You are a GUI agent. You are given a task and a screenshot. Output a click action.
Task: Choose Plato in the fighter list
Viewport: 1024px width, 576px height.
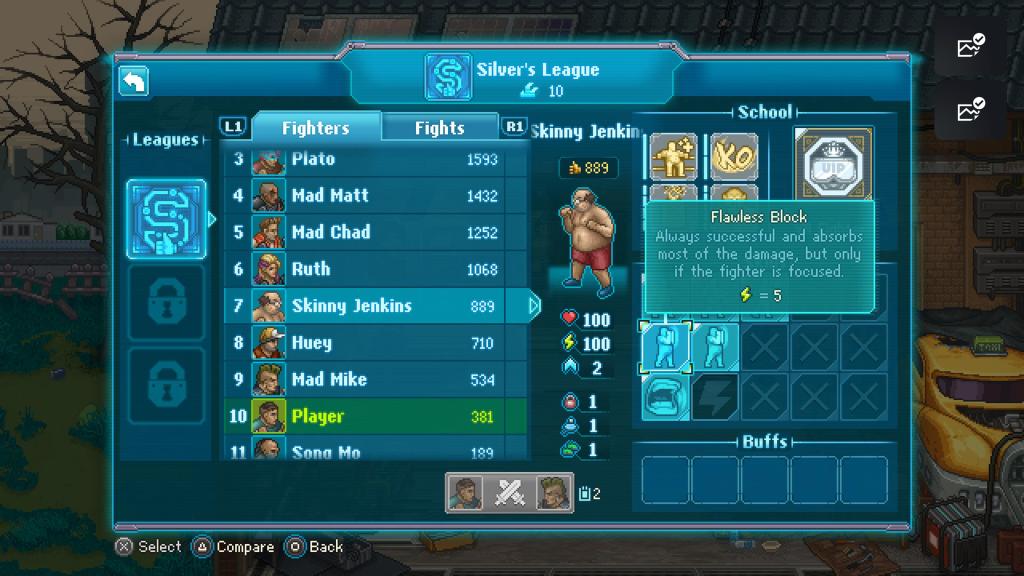coord(375,159)
